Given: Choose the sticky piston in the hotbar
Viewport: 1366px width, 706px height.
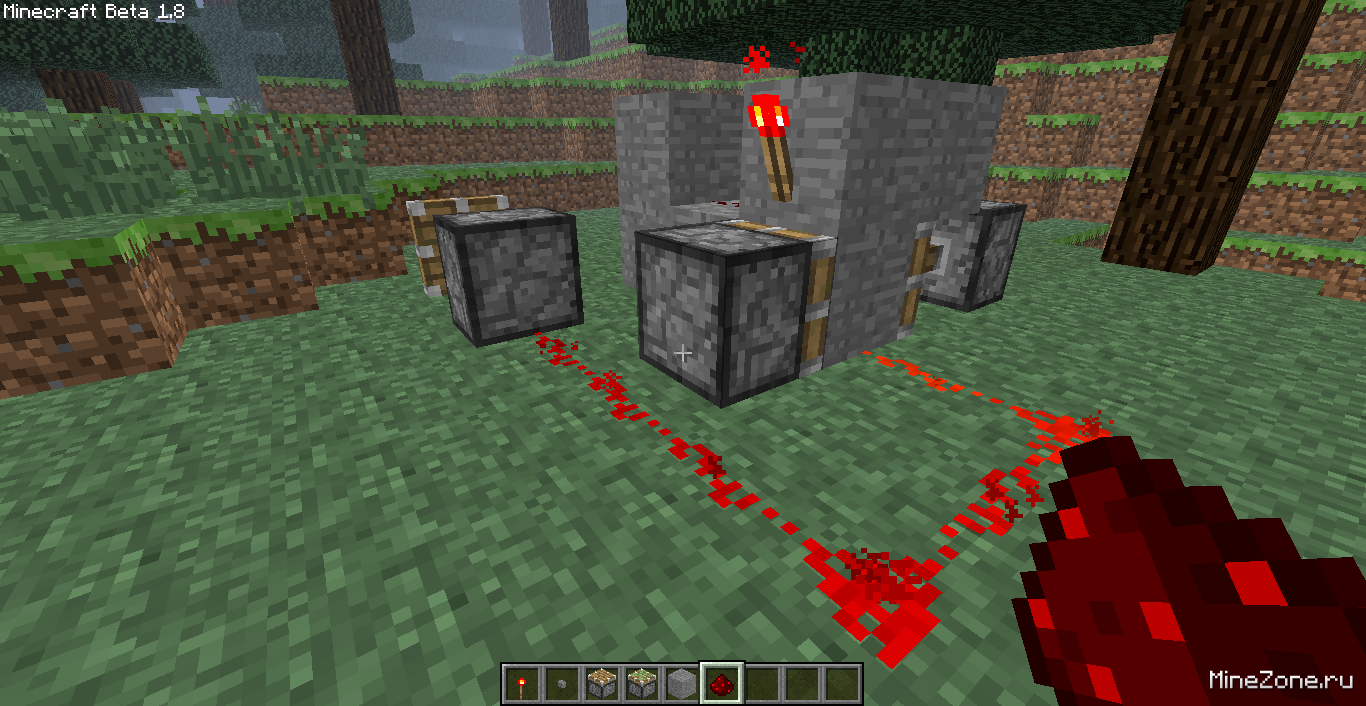Looking at the screenshot, I should [x=641, y=685].
